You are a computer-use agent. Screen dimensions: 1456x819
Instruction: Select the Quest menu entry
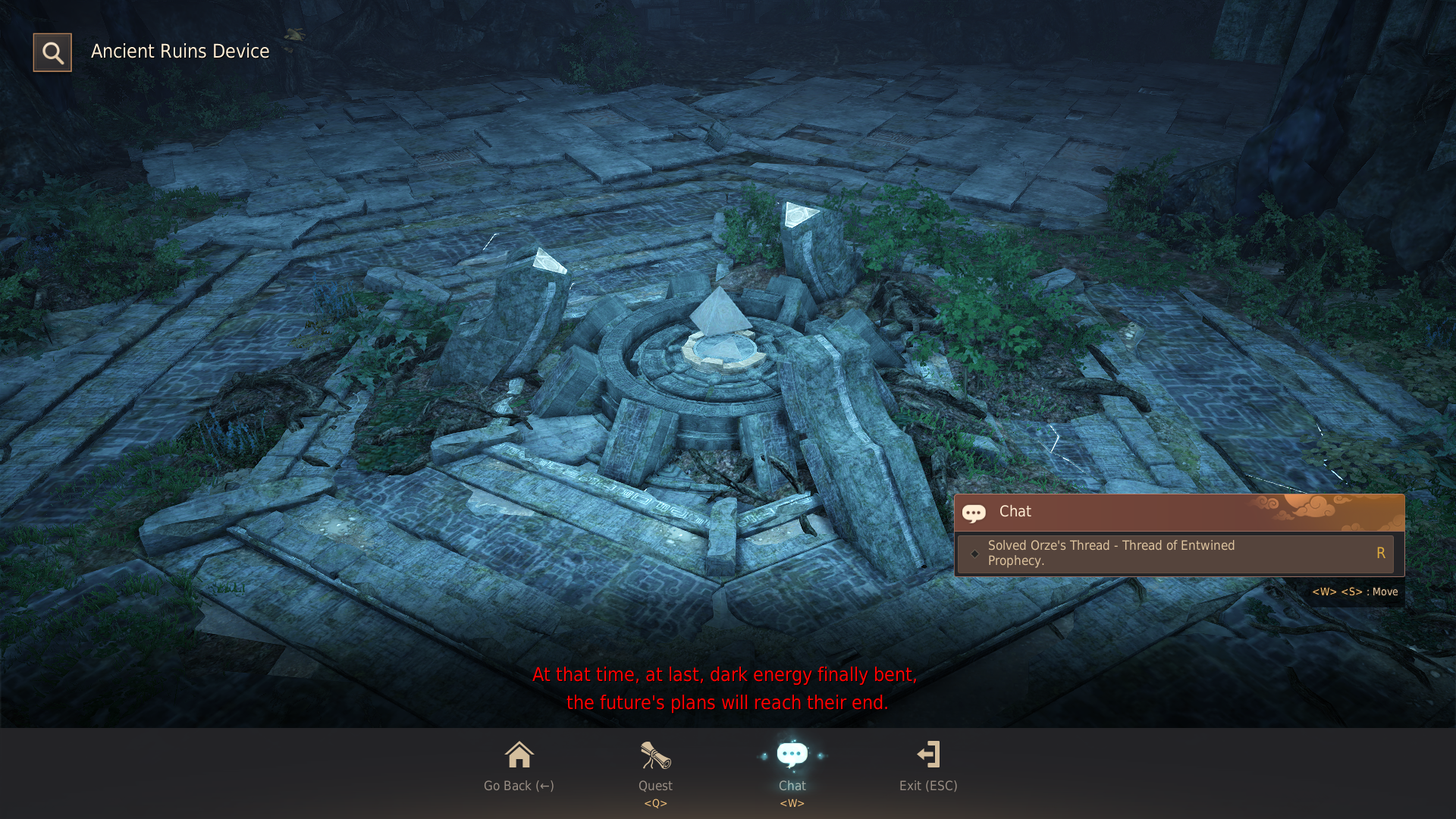(x=654, y=786)
